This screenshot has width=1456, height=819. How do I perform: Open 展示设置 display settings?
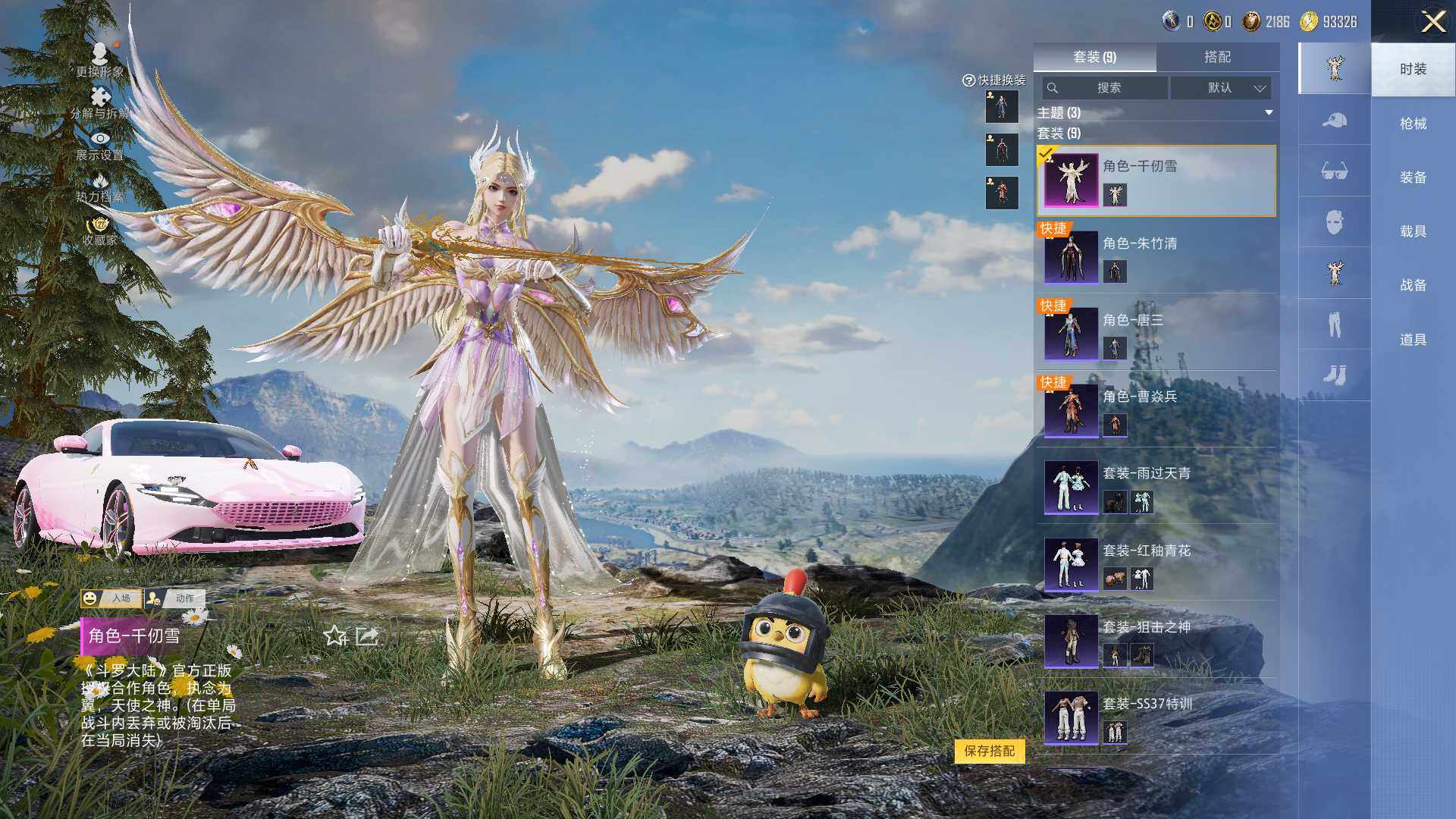click(99, 145)
